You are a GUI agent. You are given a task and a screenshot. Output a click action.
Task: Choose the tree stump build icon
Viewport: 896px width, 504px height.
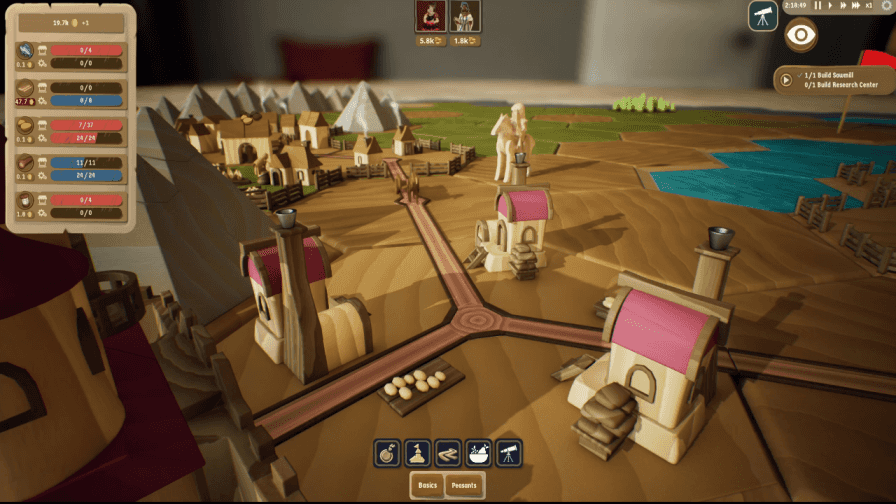point(388,453)
